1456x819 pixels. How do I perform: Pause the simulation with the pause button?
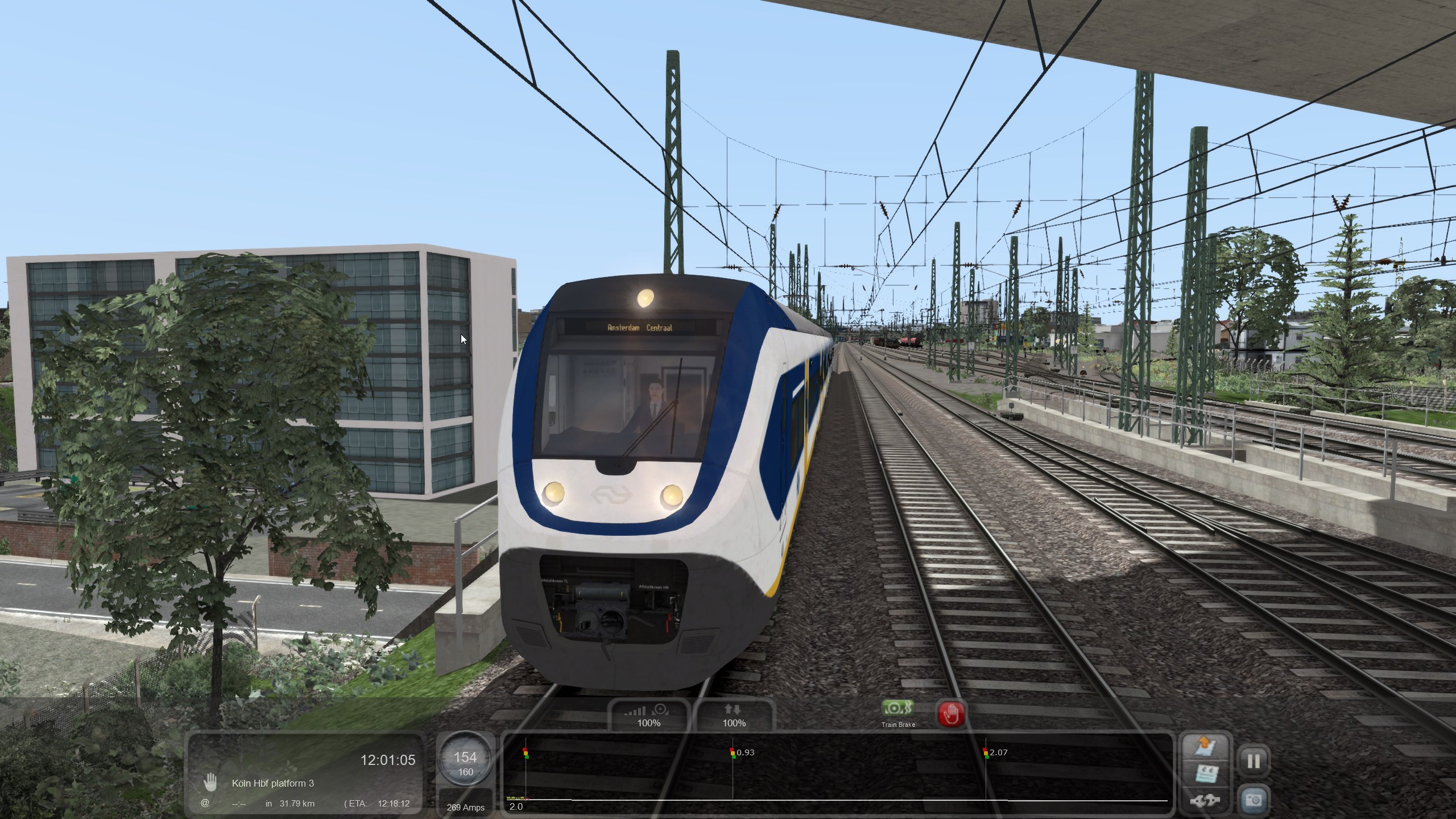pos(1254,761)
